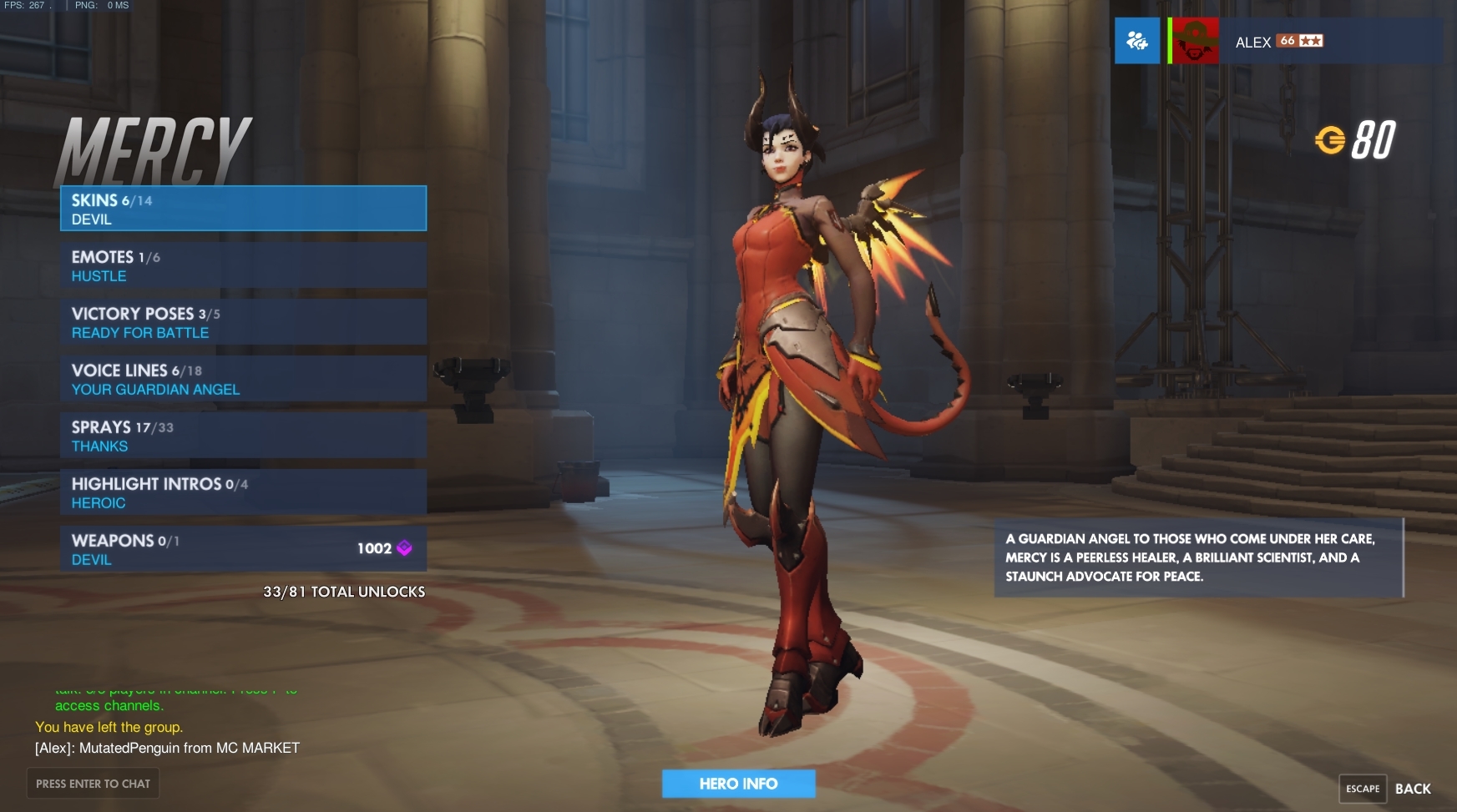This screenshot has width=1457, height=812.
Task: Go back with the Back button
Action: tap(1412, 789)
